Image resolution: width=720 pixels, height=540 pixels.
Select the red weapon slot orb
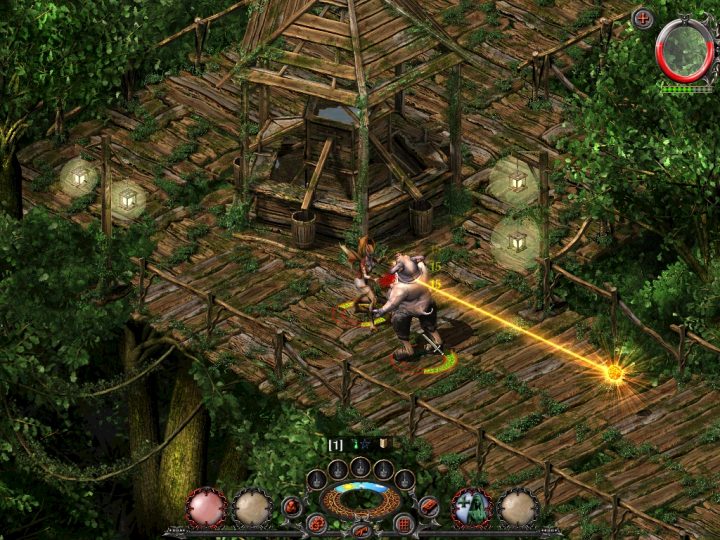pos(206,507)
